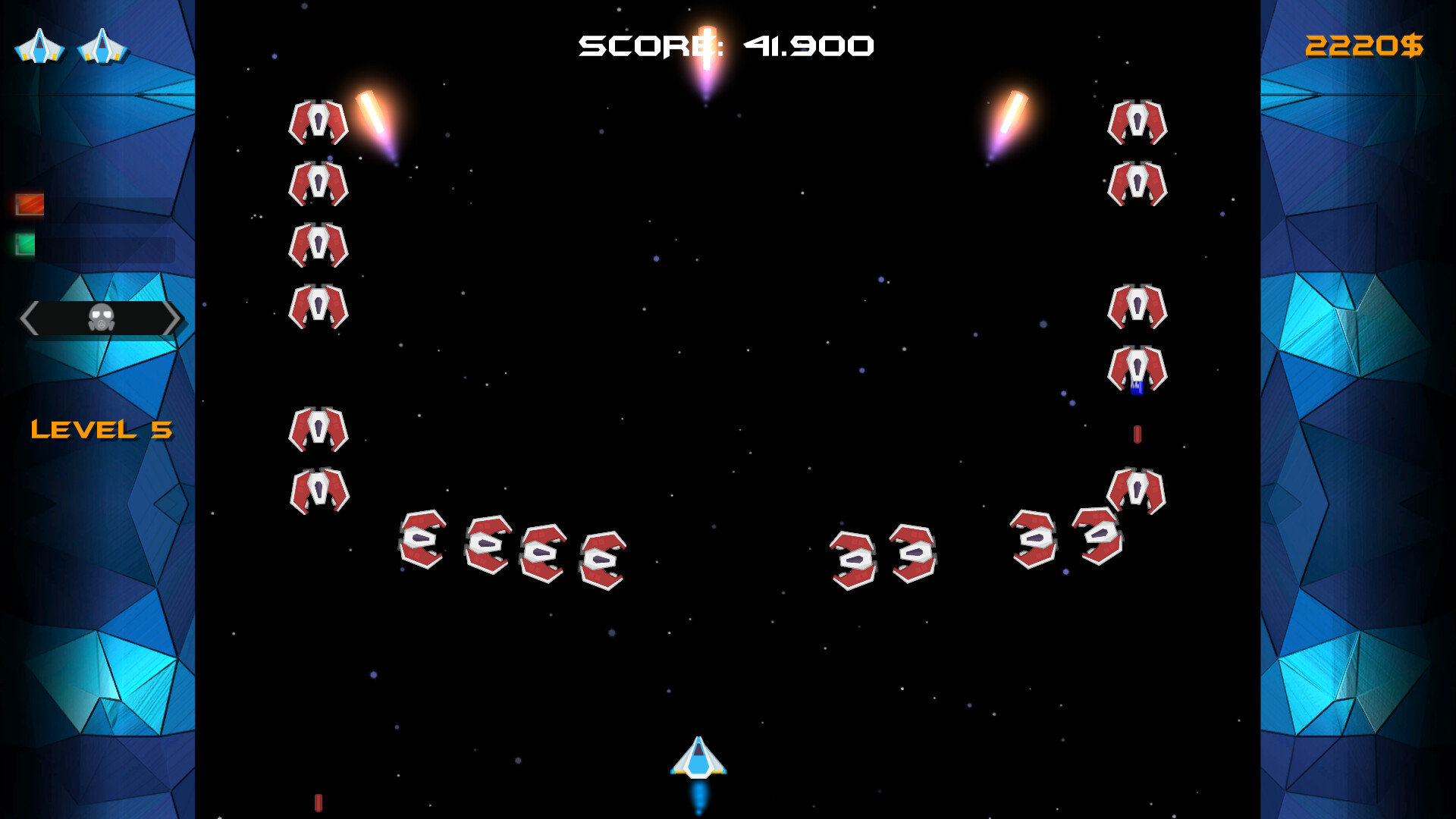Screen dimensions: 1456x819
Task: Click the SCORE: 41.900 display
Action: pos(726,45)
